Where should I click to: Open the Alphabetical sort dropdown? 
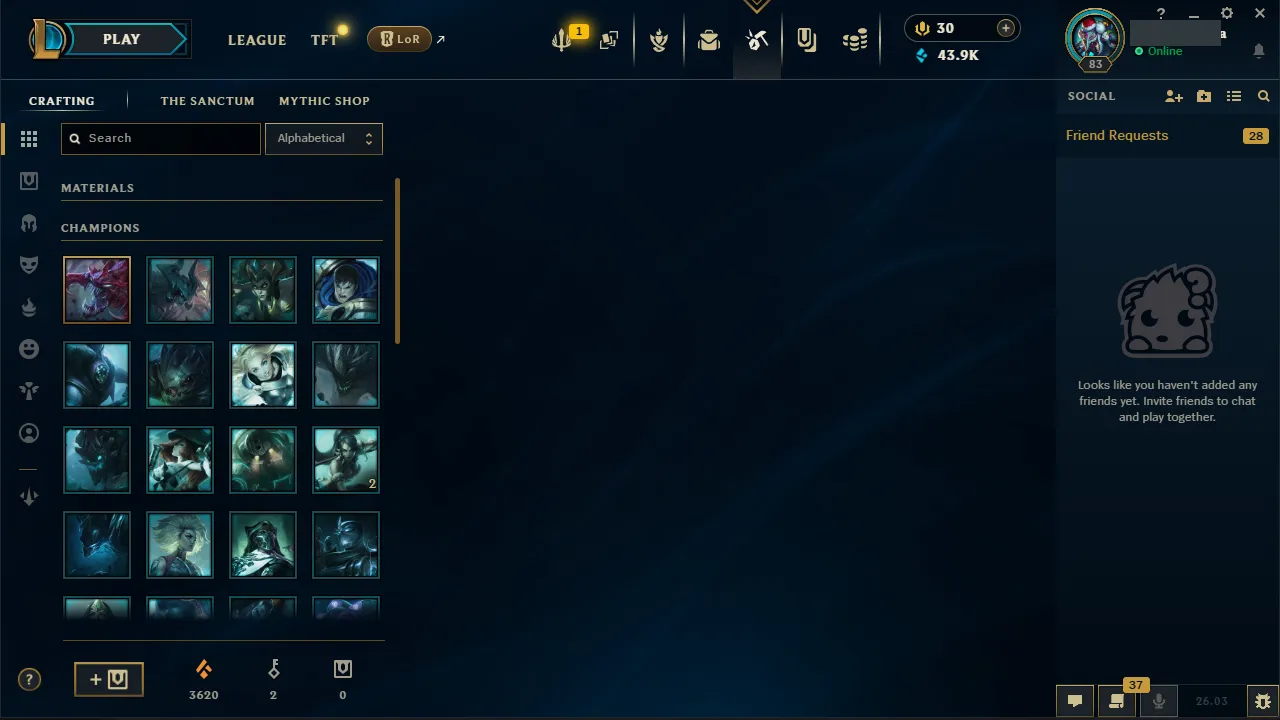pyautogui.click(x=324, y=138)
